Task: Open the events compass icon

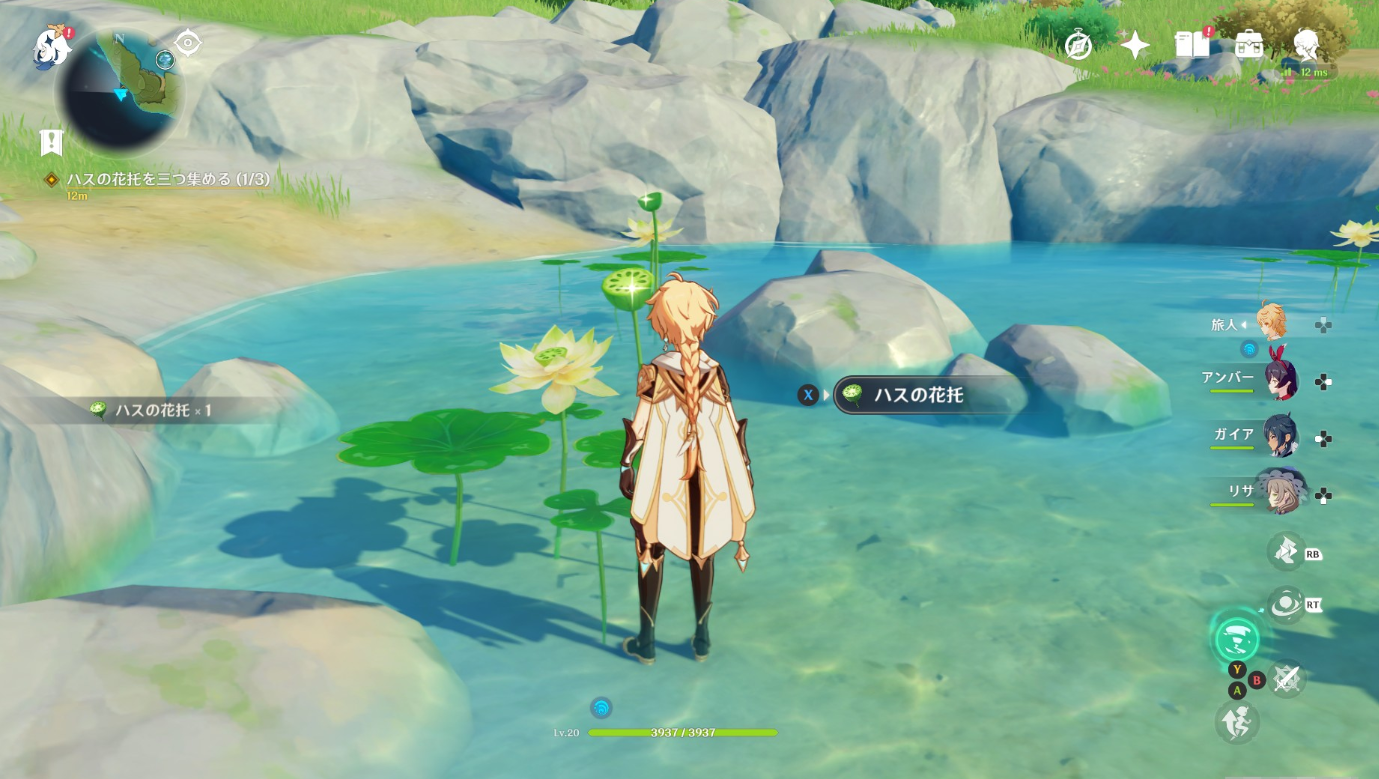Action: (1077, 44)
